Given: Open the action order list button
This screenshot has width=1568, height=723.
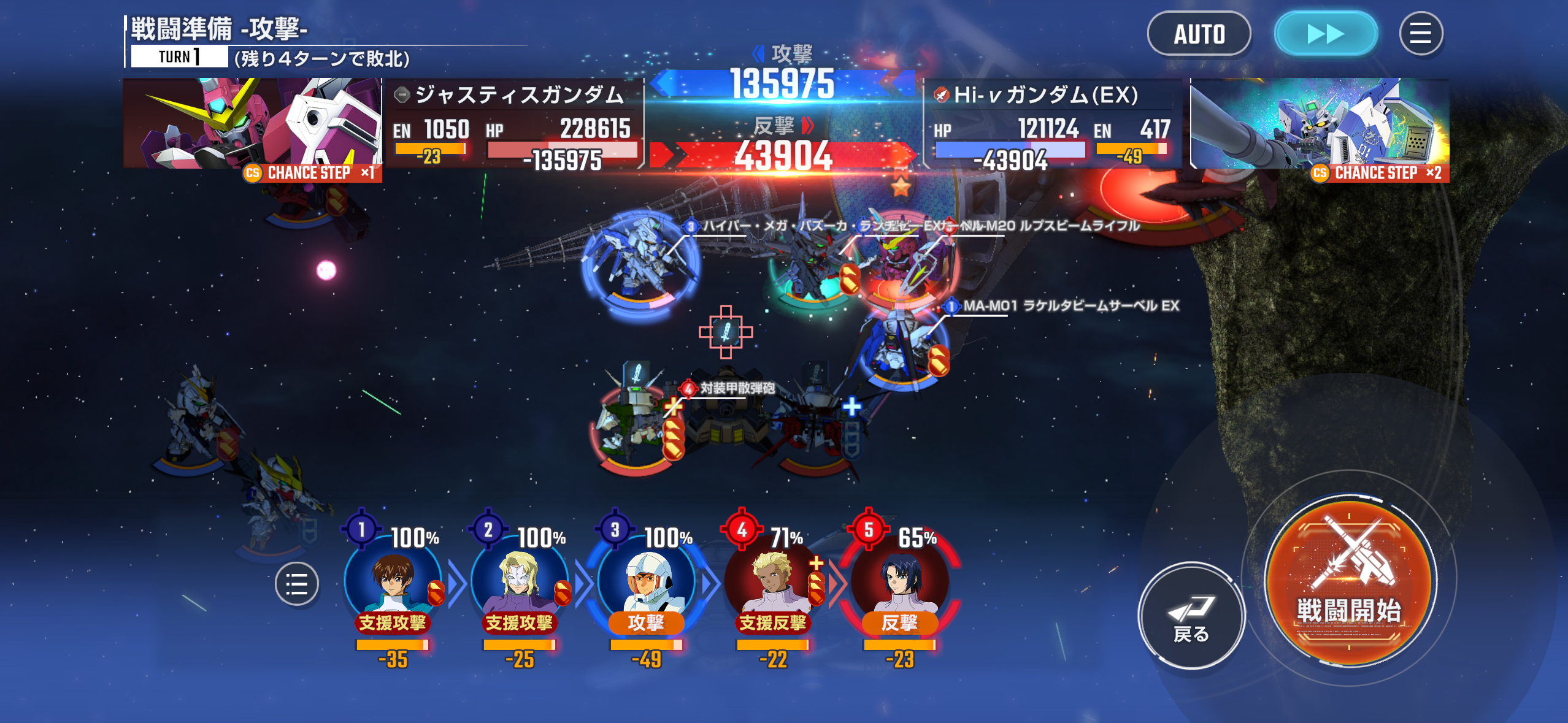Looking at the screenshot, I should coord(296,584).
